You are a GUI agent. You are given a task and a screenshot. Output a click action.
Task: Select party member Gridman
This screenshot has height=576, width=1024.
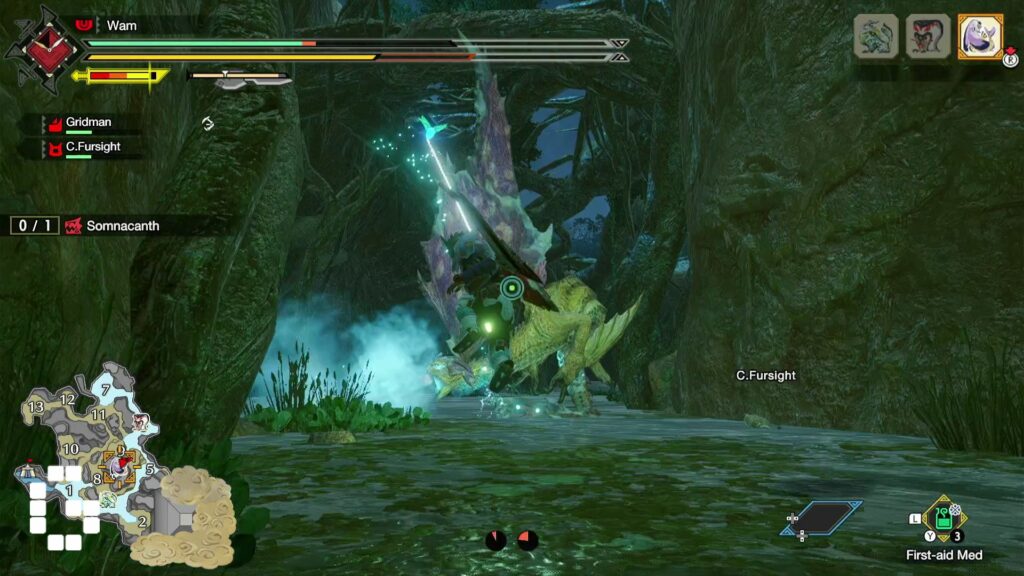click(86, 123)
